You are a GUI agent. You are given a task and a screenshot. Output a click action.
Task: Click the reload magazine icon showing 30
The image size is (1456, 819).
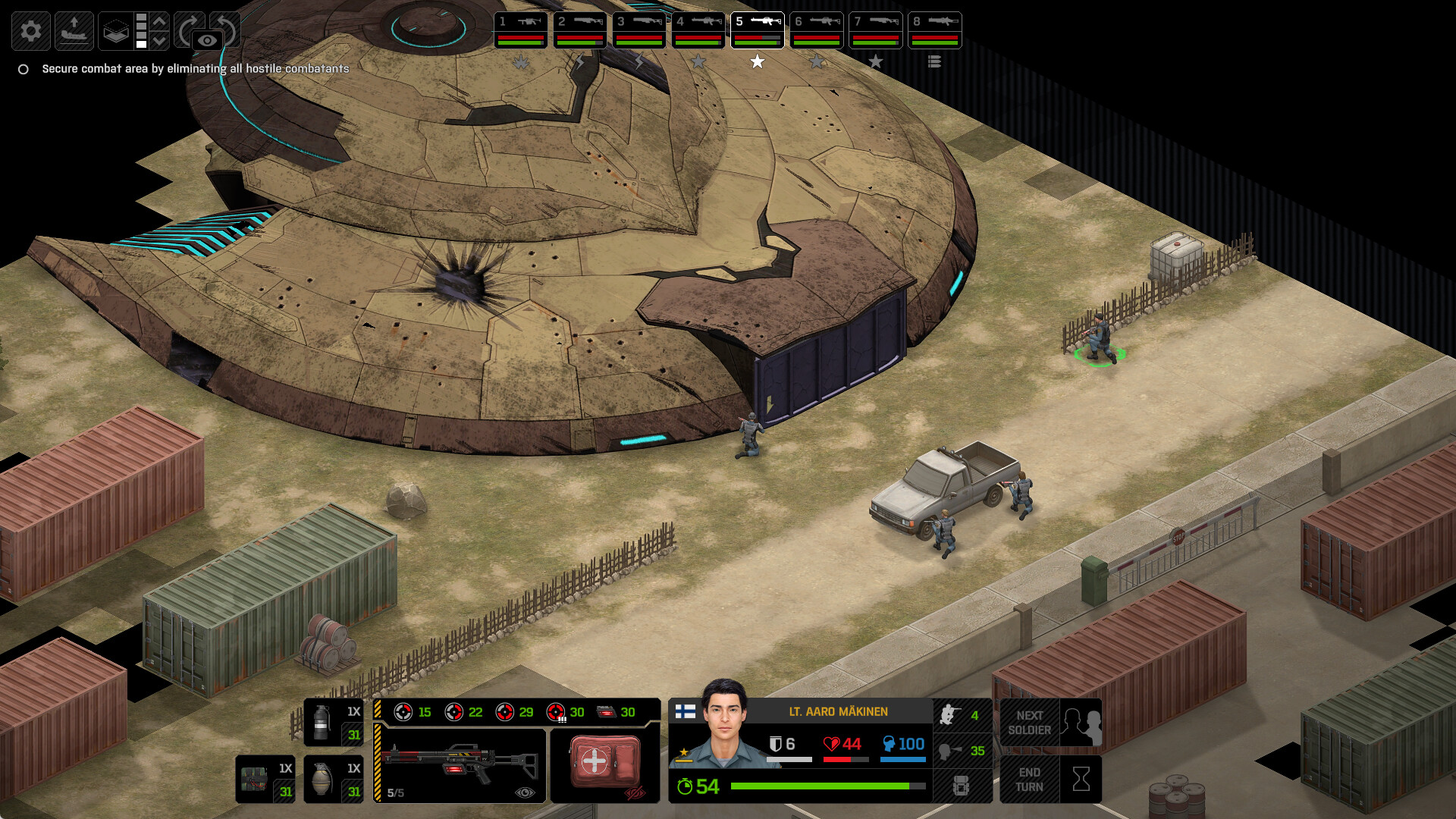[x=605, y=711]
